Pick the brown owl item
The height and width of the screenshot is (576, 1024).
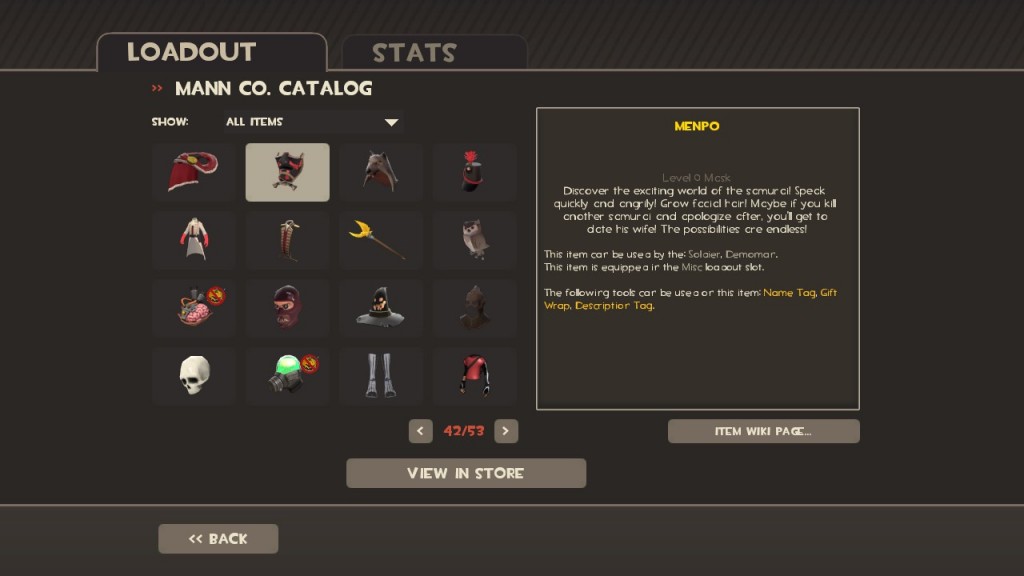(x=474, y=240)
